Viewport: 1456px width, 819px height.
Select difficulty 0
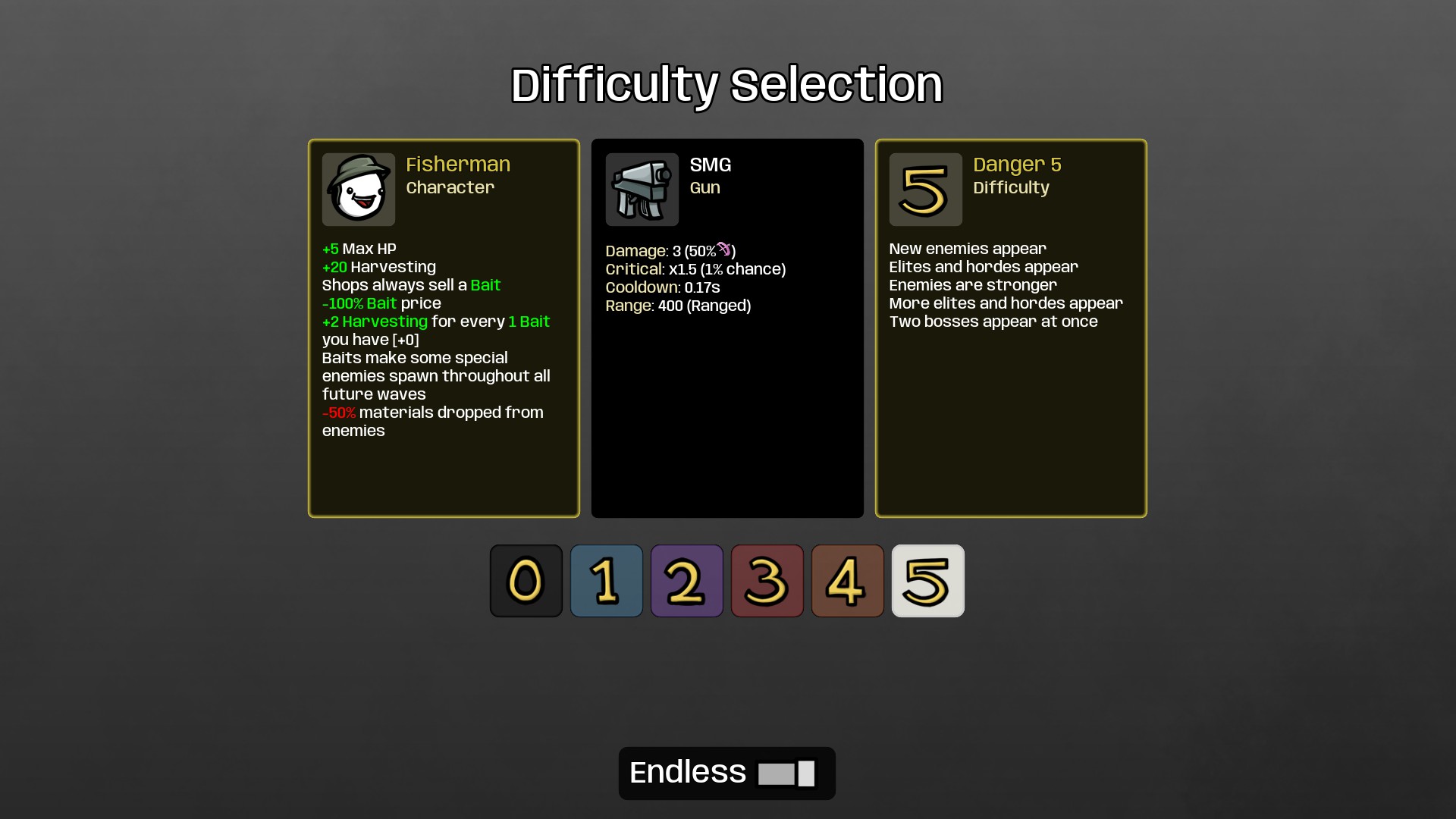click(x=526, y=581)
